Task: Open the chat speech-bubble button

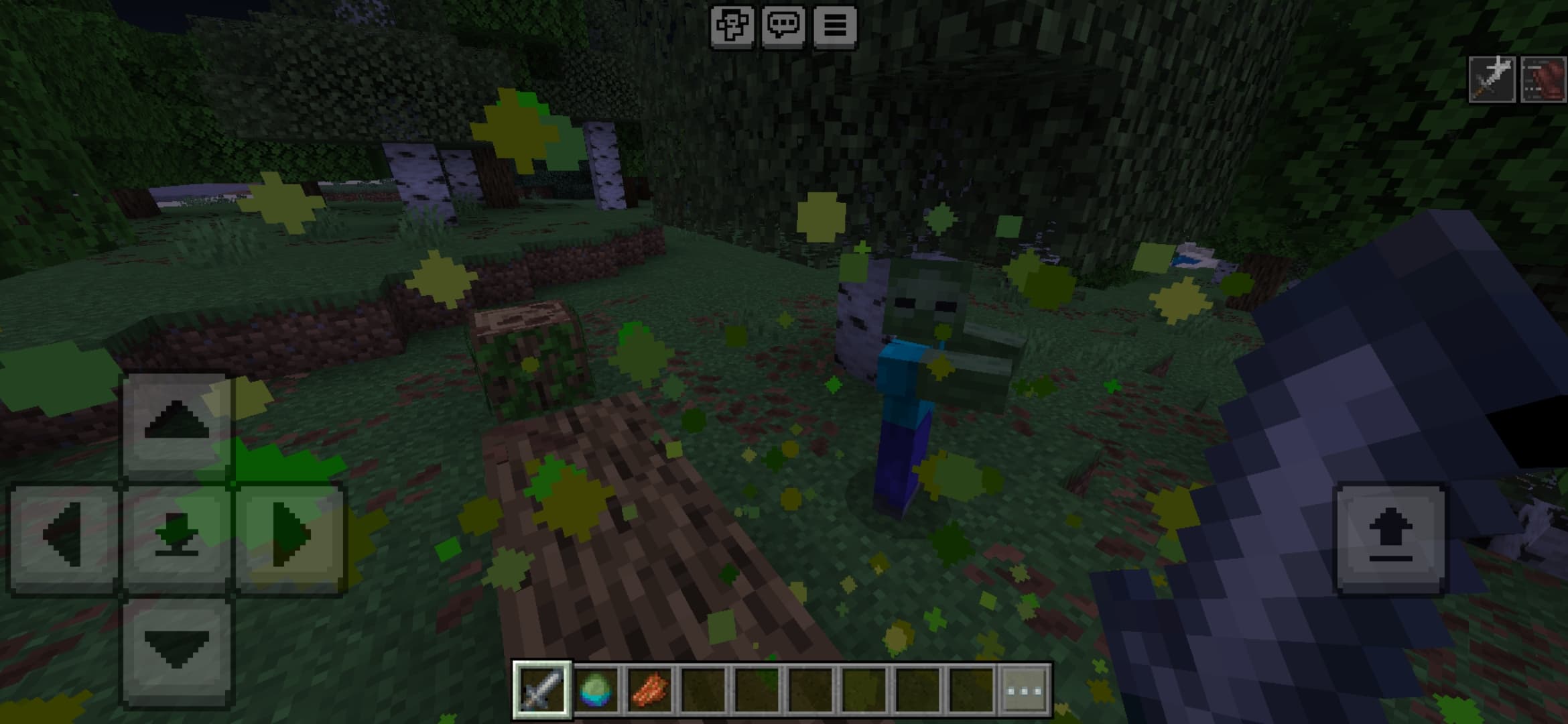Action: coord(783,27)
